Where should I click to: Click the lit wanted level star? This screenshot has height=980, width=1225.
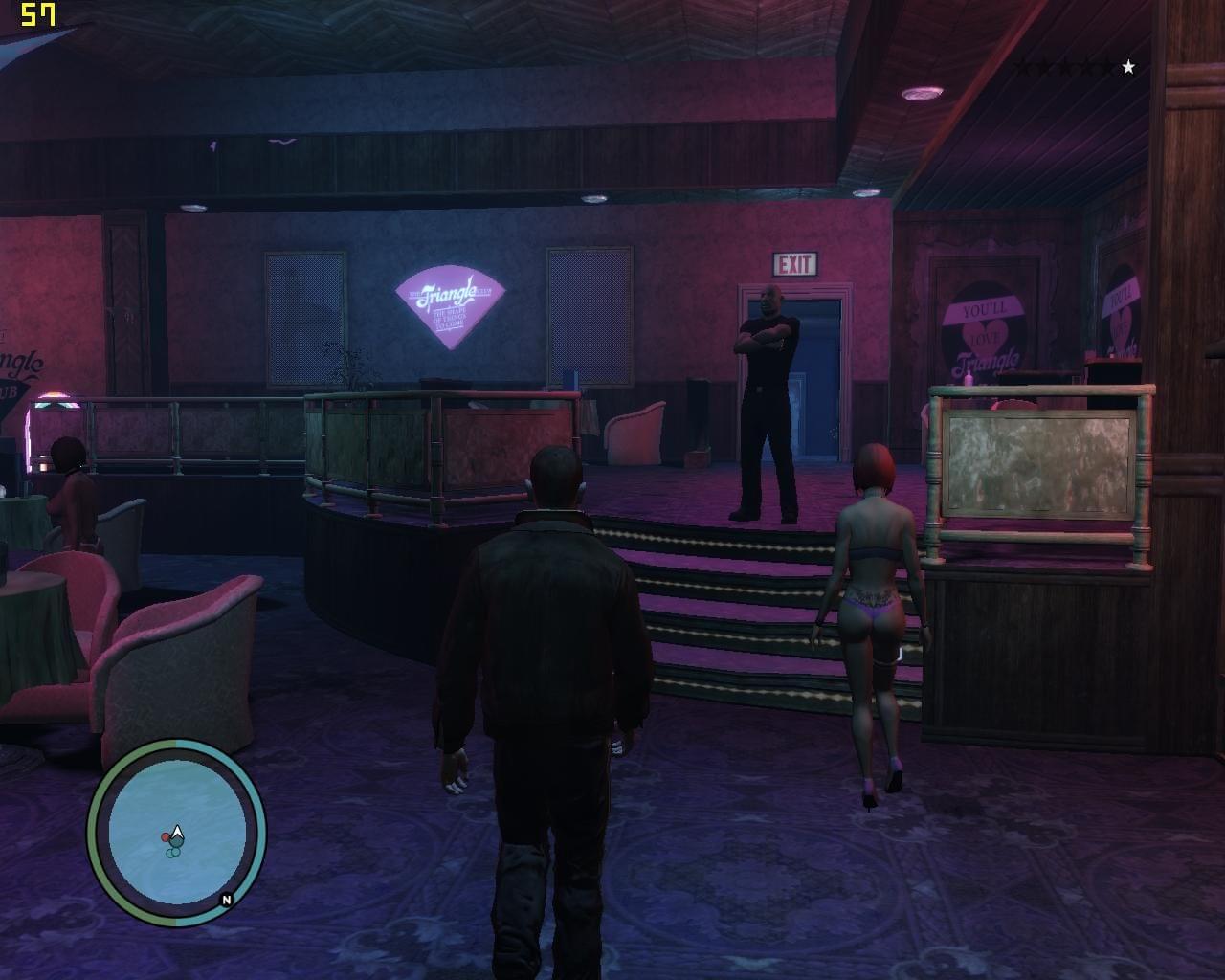(x=1128, y=67)
